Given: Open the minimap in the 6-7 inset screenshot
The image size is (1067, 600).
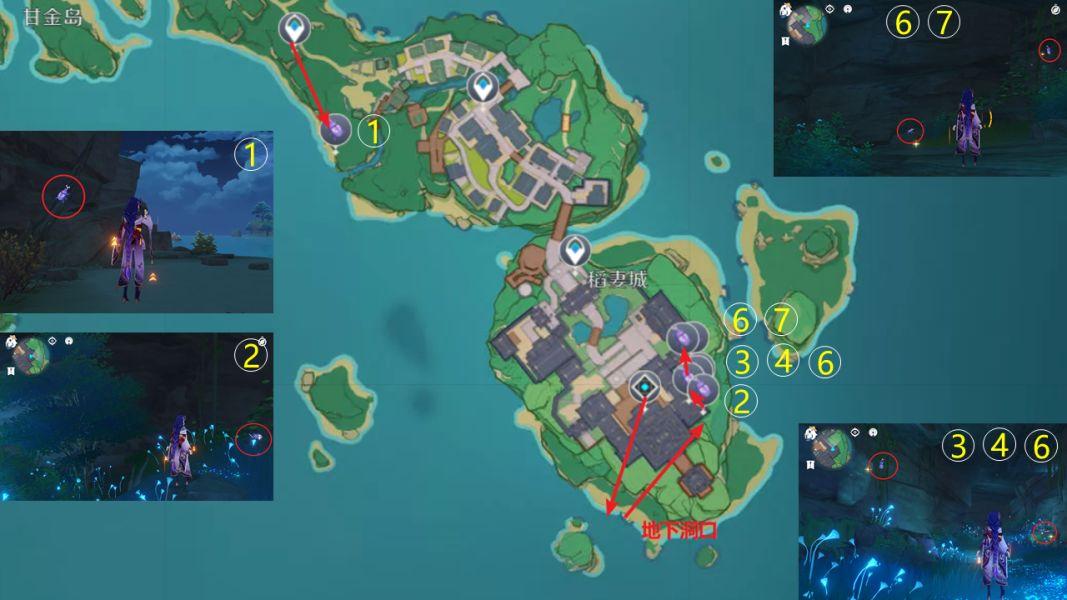Looking at the screenshot, I should coord(807,22).
